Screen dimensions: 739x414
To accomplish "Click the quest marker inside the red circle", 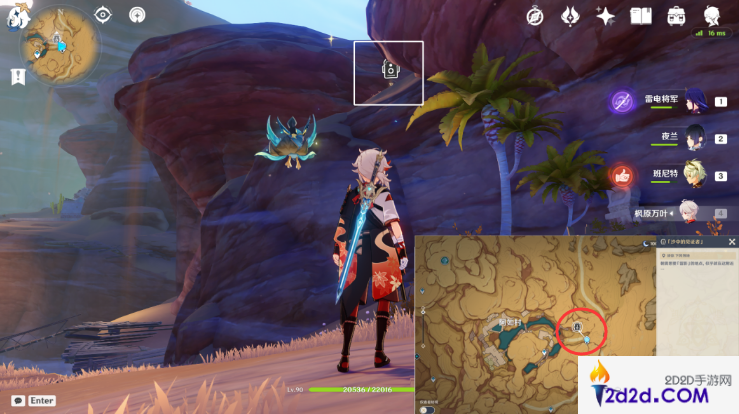I will 578,327.
